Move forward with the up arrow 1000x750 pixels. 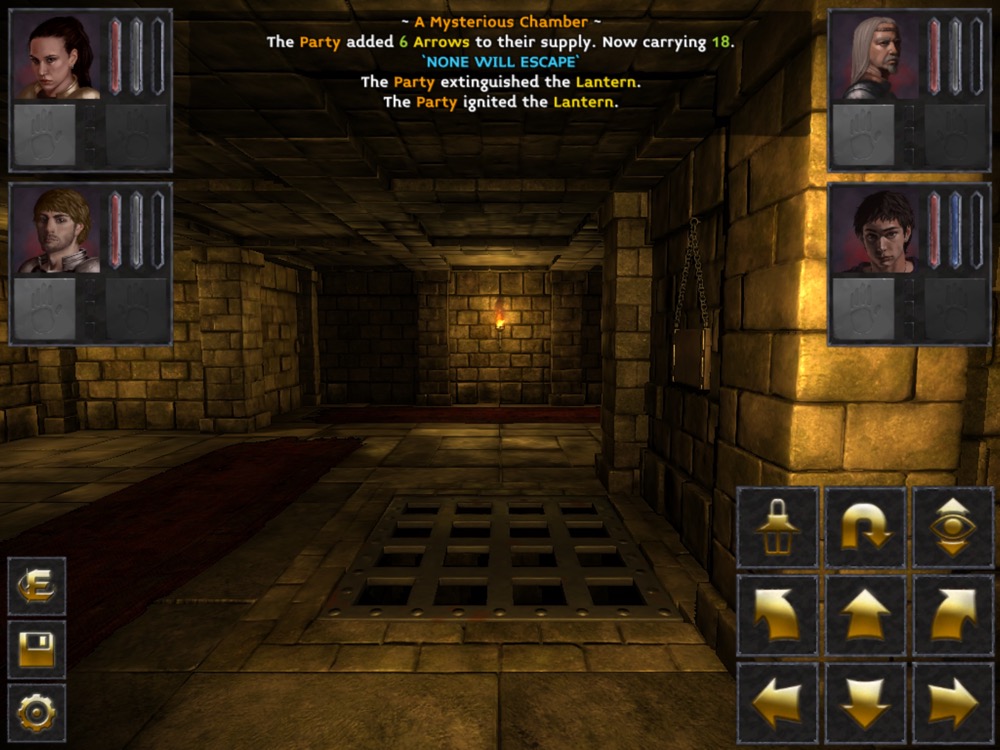point(865,615)
